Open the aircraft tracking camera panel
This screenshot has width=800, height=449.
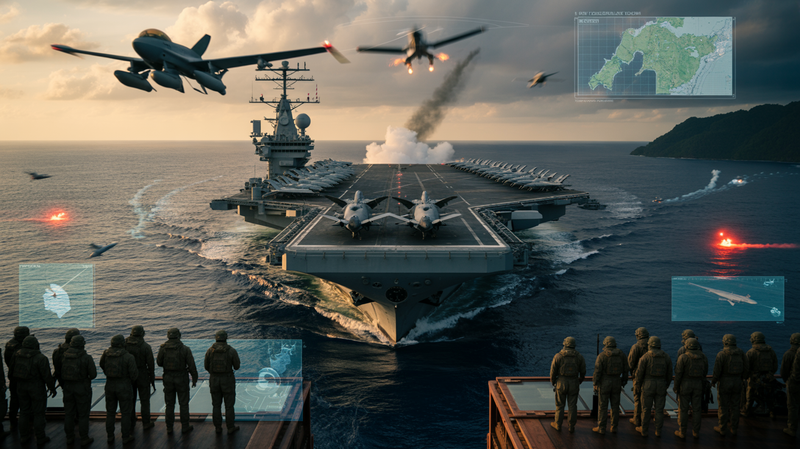[727, 299]
